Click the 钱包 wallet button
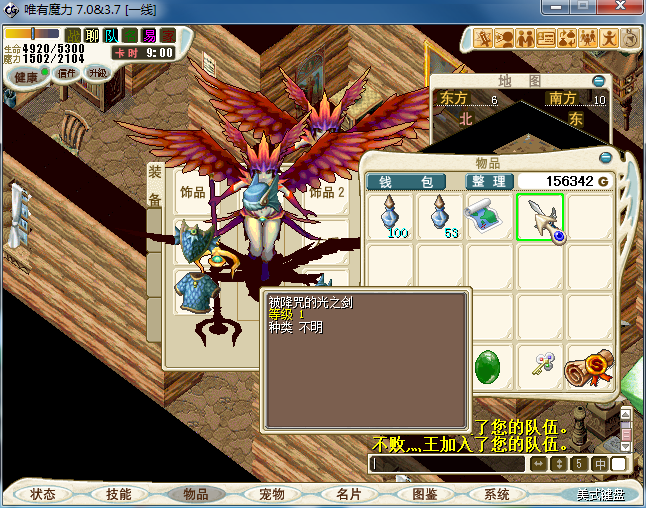Image resolution: width=646 pixels, height=508 pixels. 413,181
